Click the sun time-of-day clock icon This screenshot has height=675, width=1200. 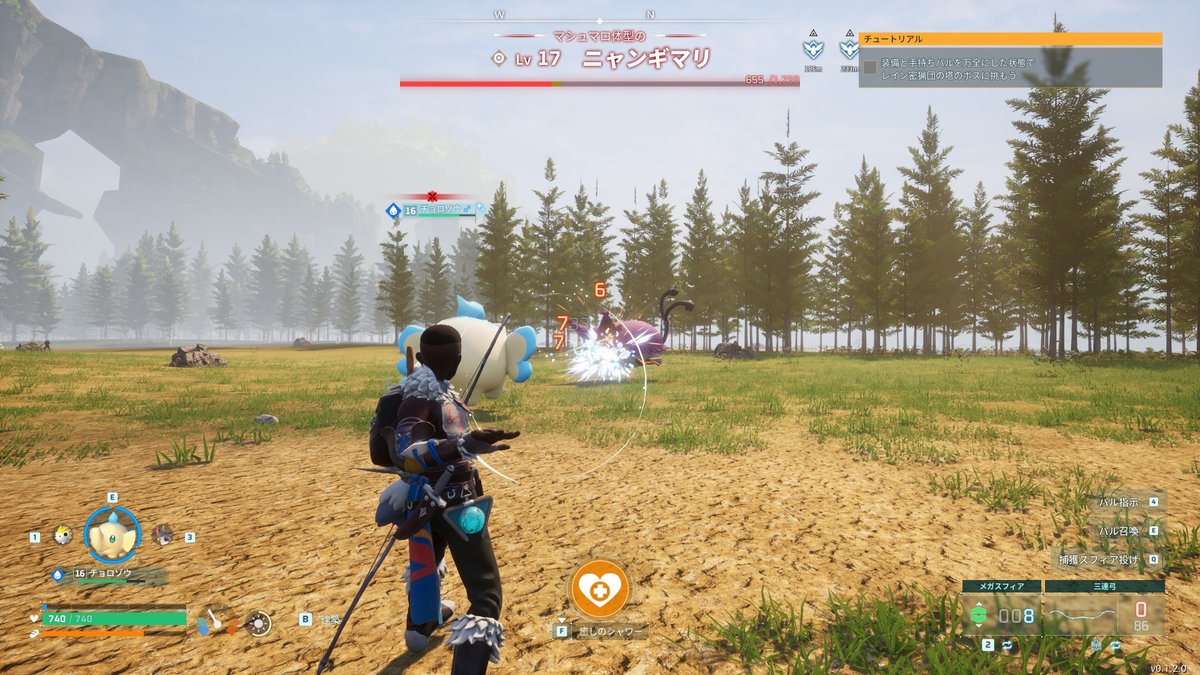point(259,623)
